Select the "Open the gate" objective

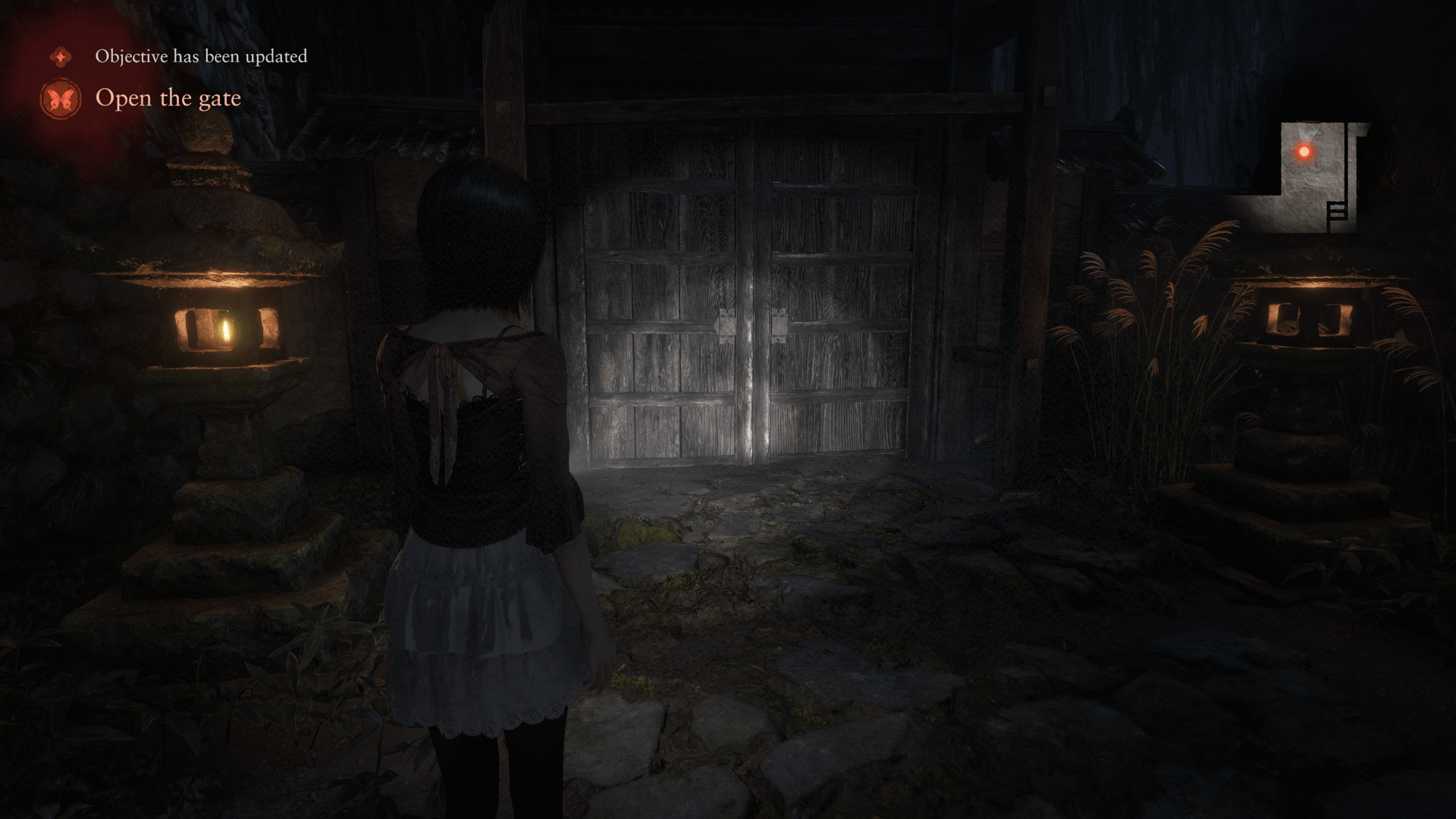point(168,99)
